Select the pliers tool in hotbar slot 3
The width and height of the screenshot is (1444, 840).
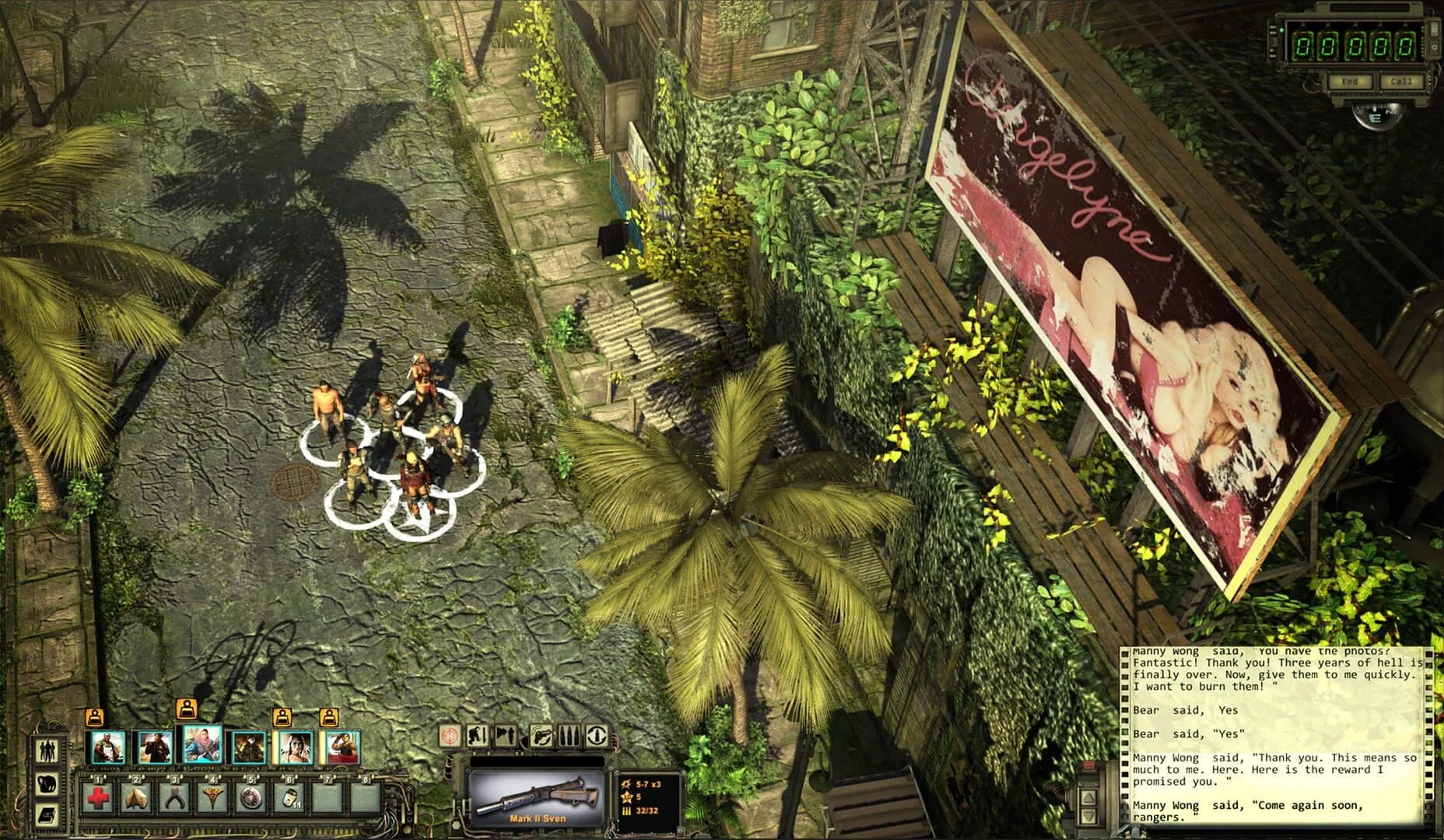[174, 797]
